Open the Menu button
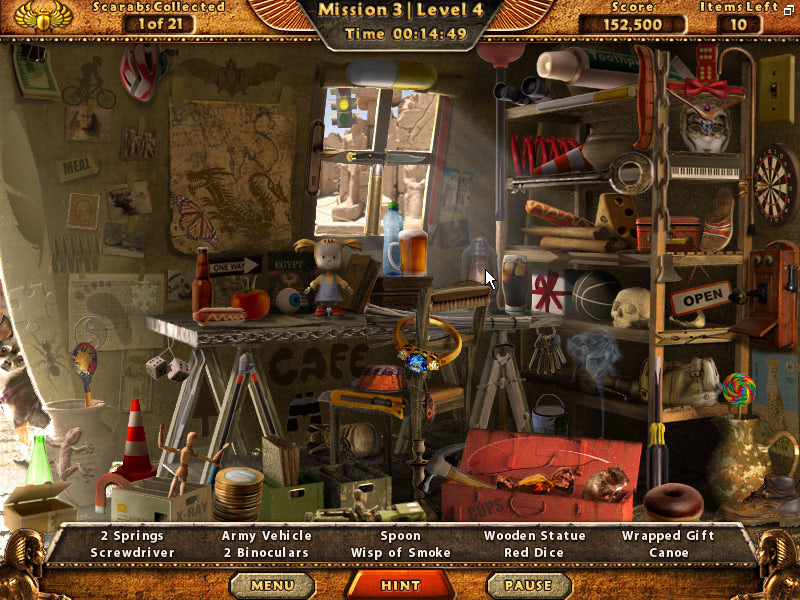Image resolution: width=800 pixels, height=600 pixels. point(273,585)
